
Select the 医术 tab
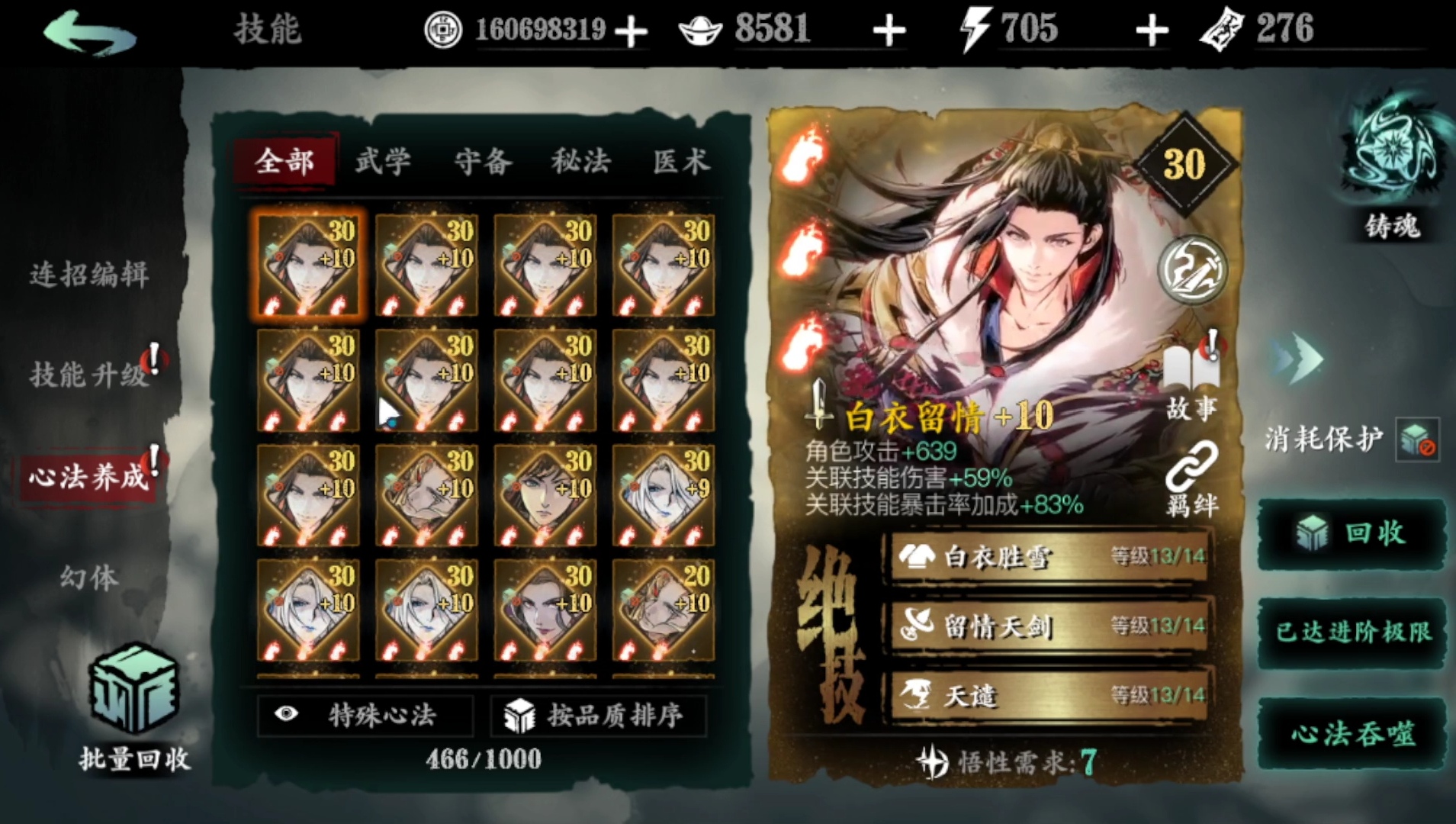680,162
